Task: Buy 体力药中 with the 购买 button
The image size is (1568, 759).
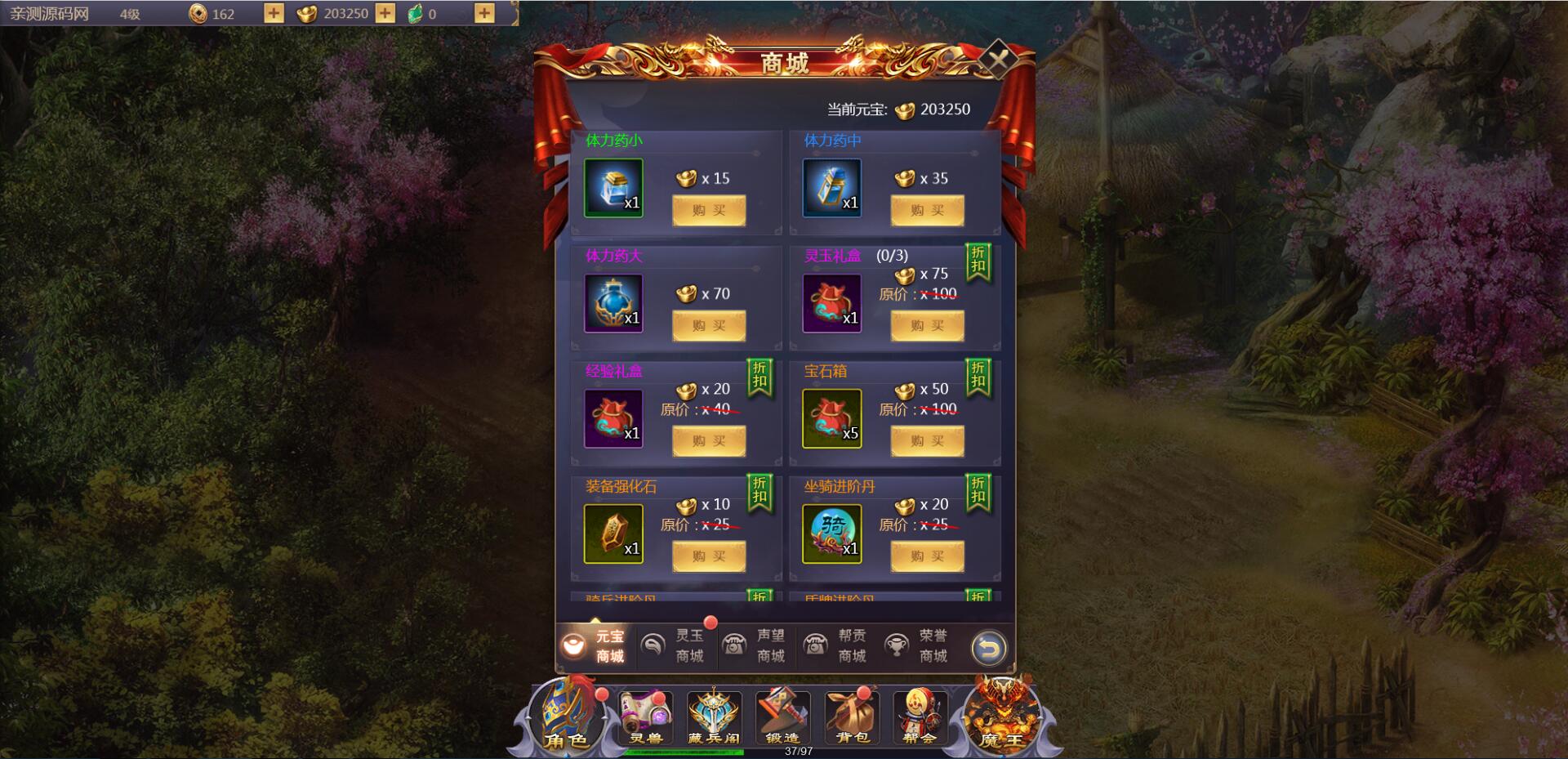Action: [927, 210]
